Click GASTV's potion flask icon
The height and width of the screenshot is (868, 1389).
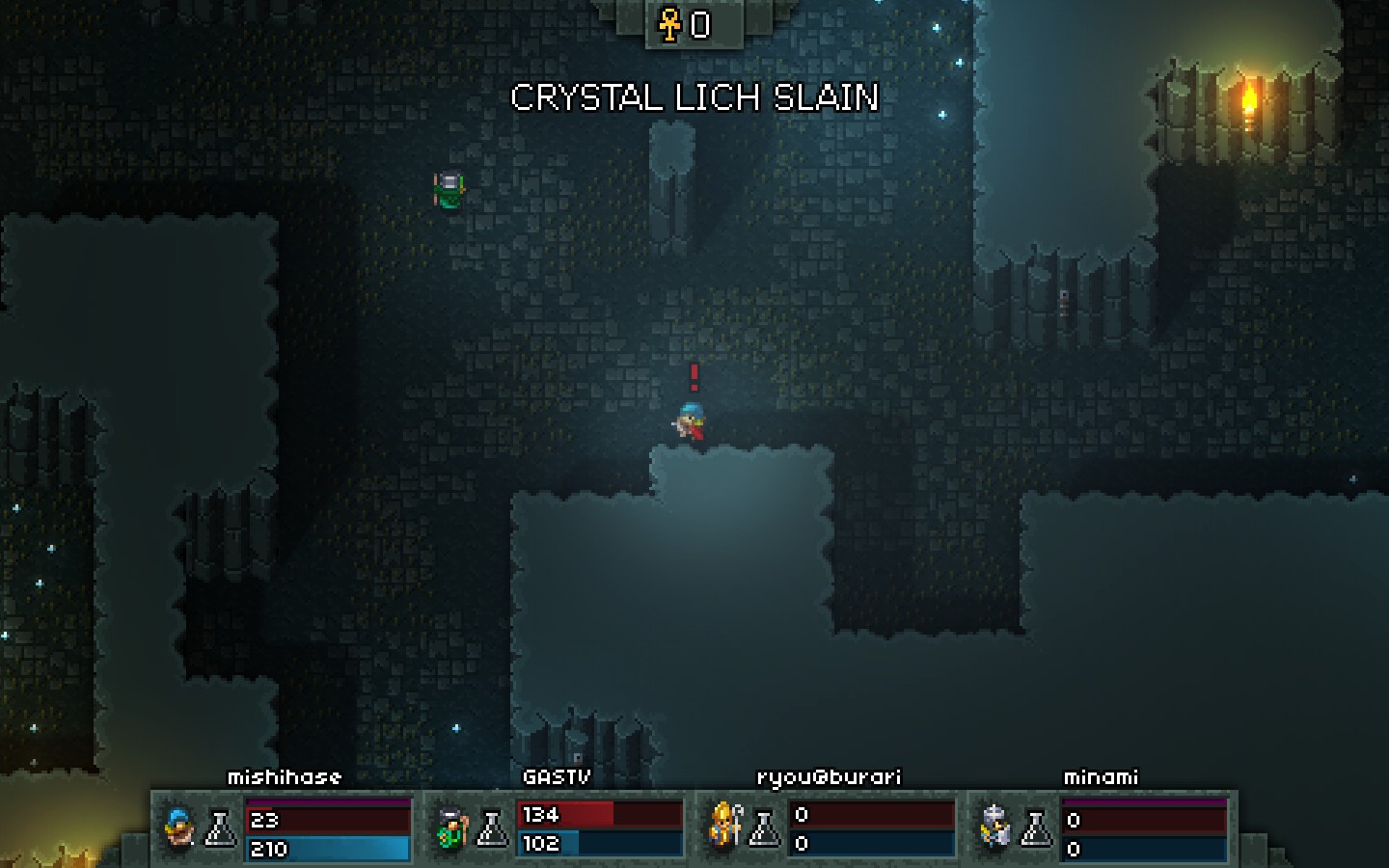tap(492, 827)
